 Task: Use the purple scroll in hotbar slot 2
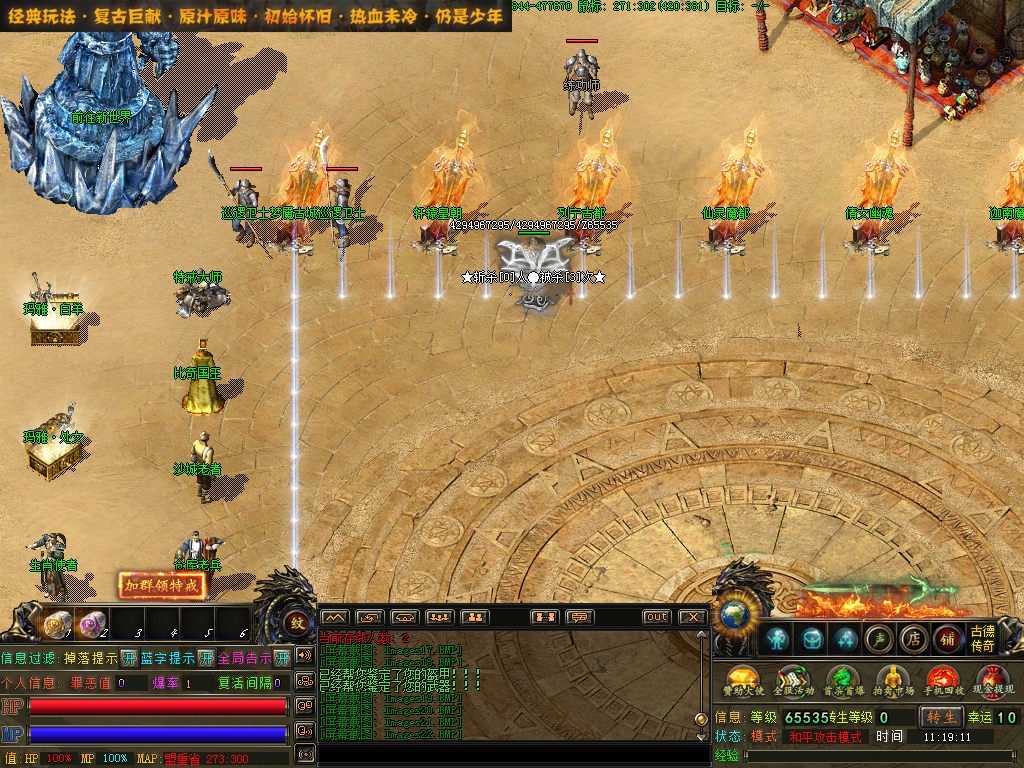point(94,624)
